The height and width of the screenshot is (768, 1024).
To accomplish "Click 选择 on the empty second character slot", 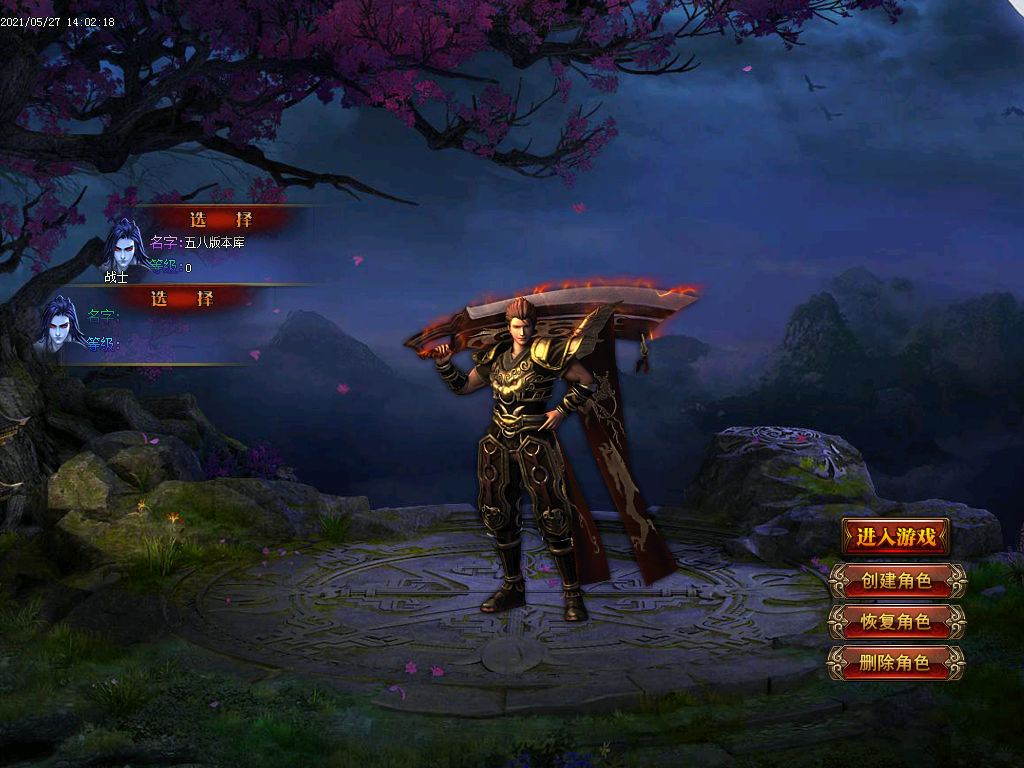I will point(183,298).
